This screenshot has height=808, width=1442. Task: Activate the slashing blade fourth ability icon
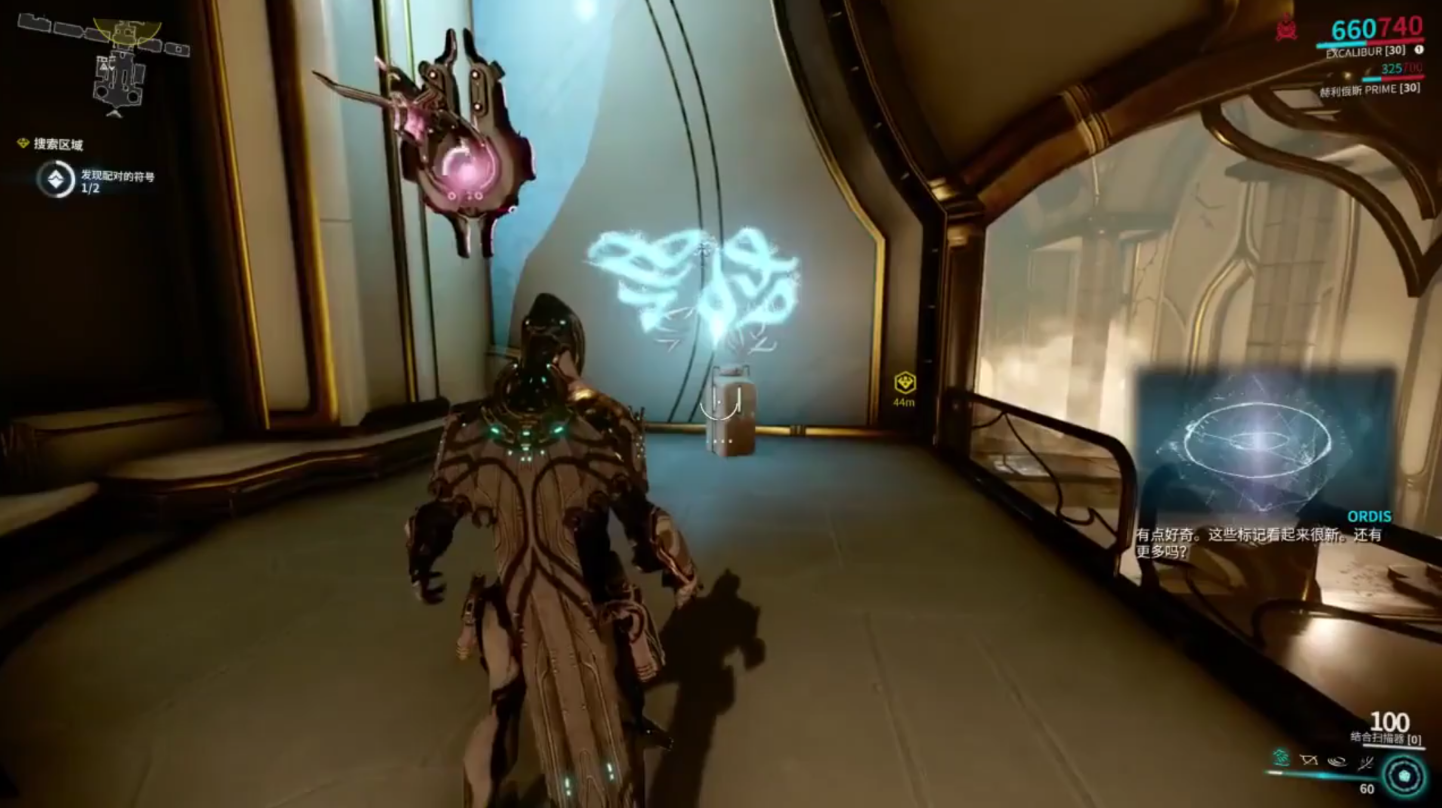(1365, 761)
